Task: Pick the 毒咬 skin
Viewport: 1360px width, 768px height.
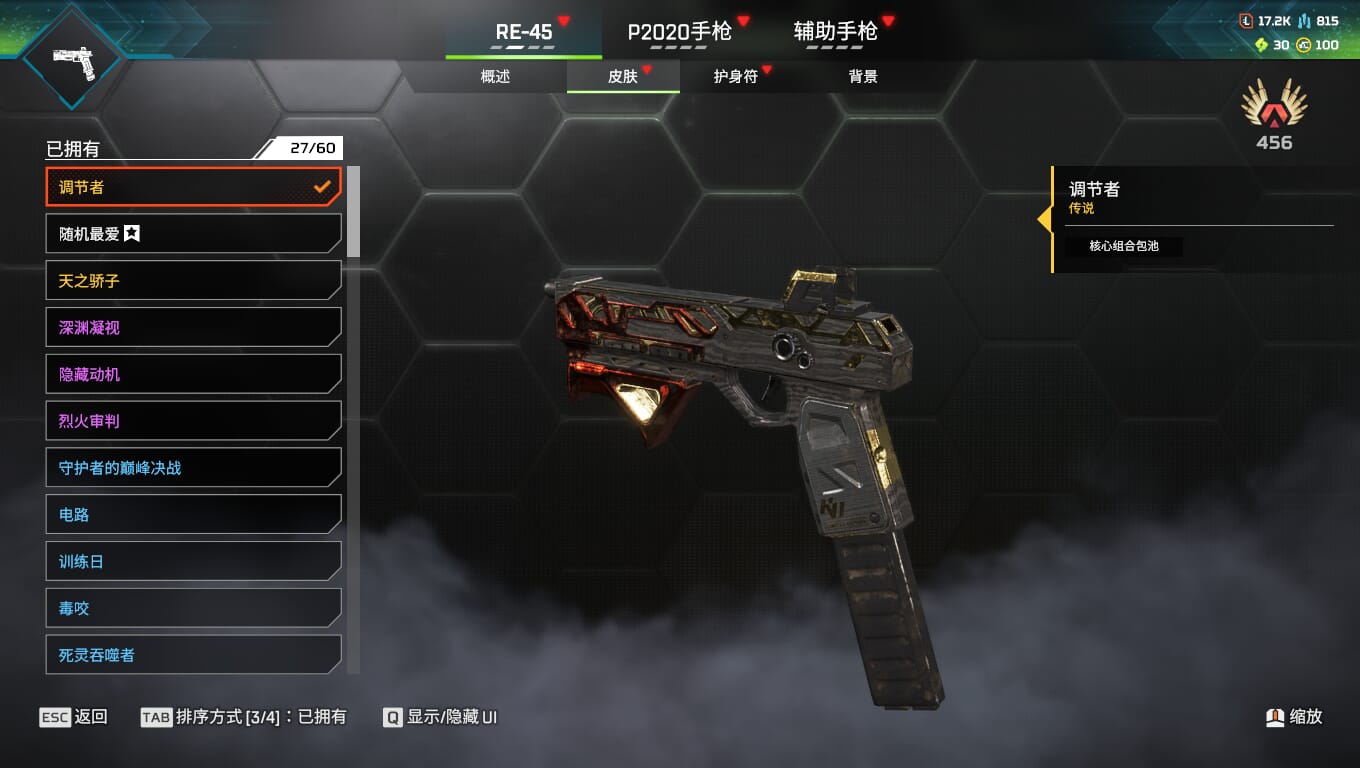Action: pyautogui.click(x=193, y=608)
